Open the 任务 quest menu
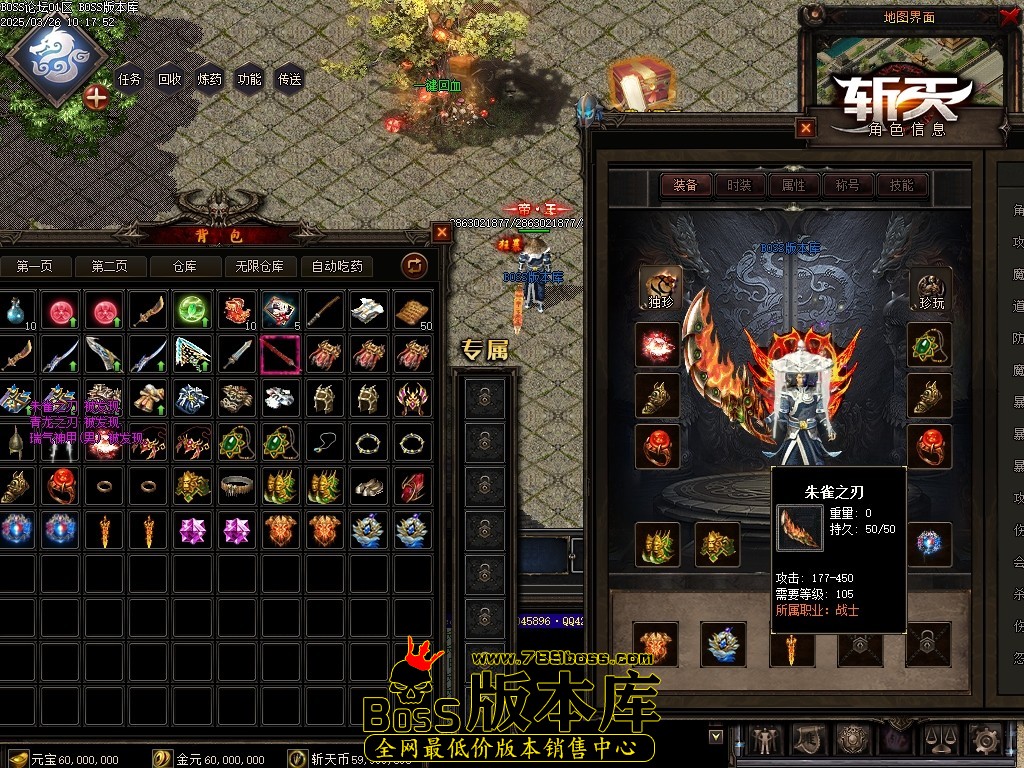The height and width of the screenshot is (768, 1024). (x=130, y=79)
